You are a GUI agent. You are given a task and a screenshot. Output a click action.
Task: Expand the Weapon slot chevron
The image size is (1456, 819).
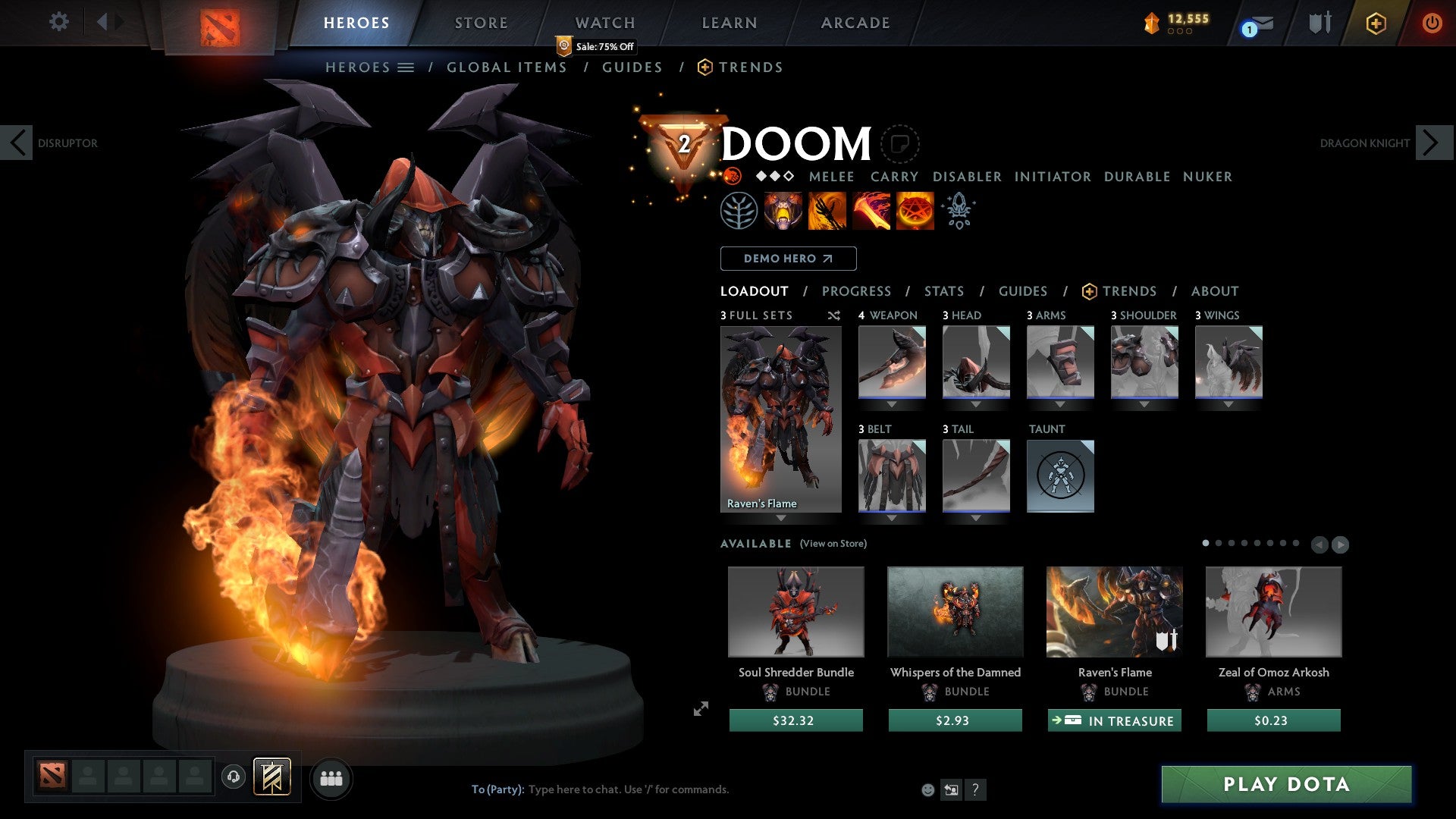[892, 404]
